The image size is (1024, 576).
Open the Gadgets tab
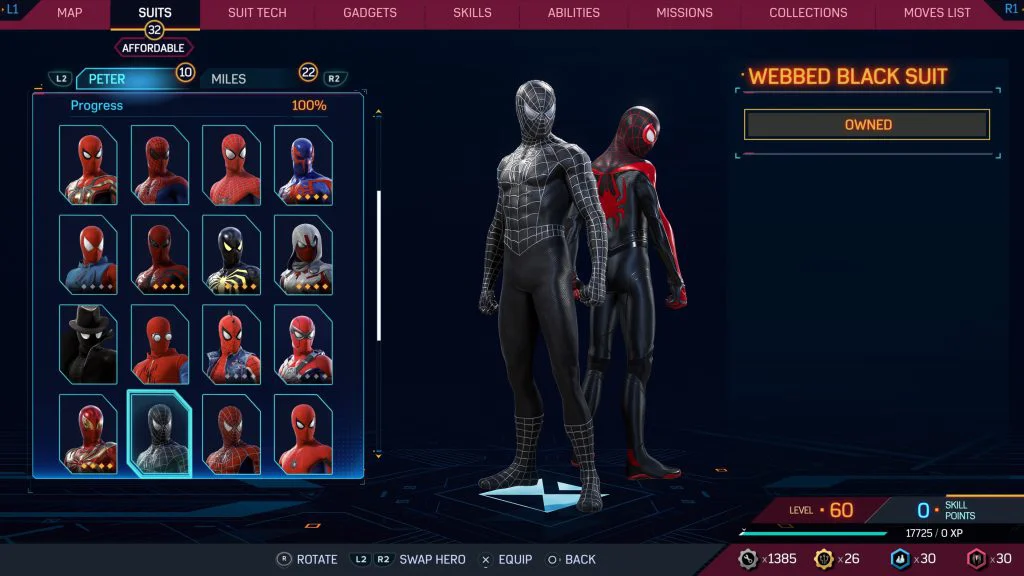(x=370, y=13)
